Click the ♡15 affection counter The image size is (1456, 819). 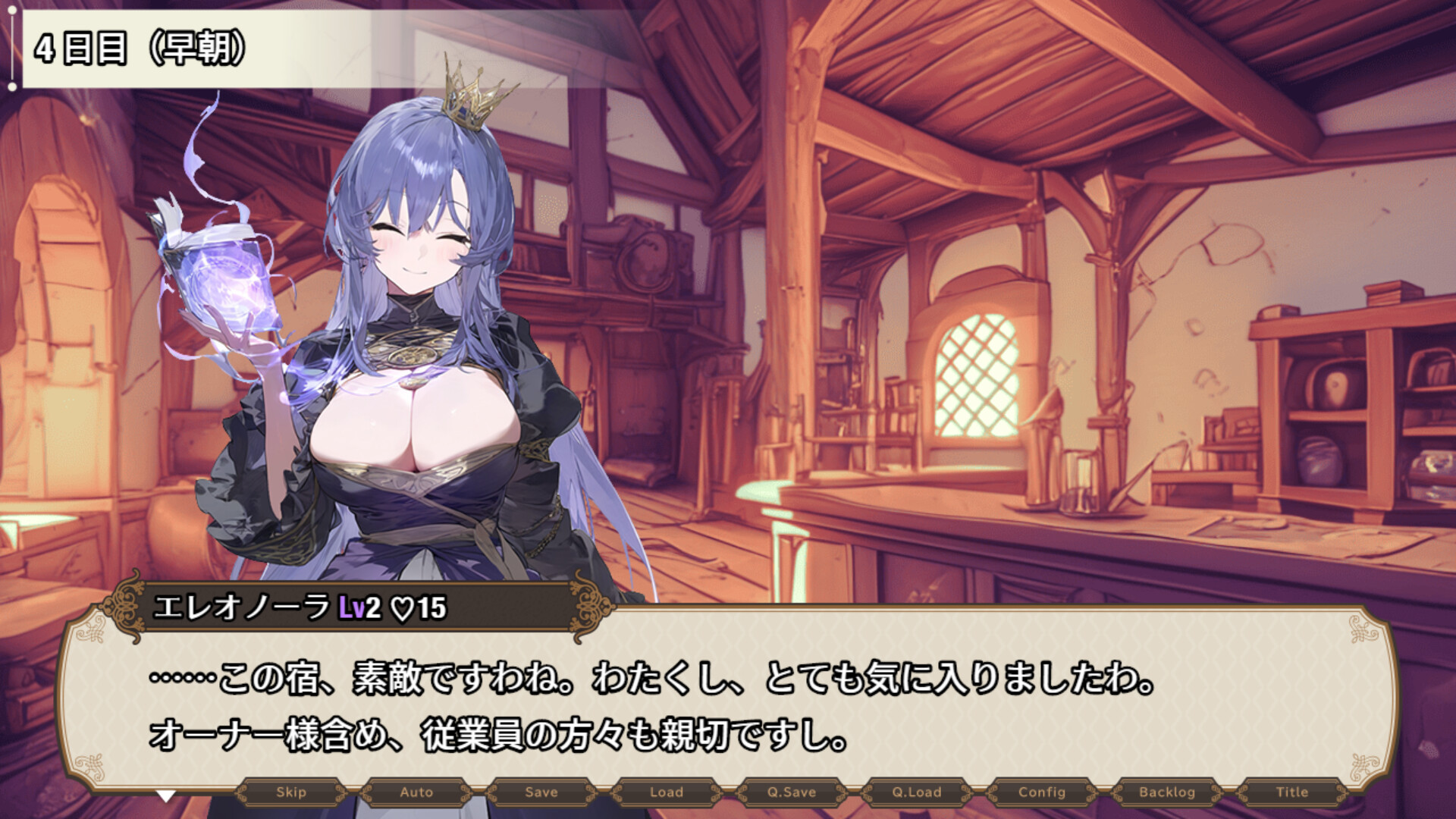(418, 607)
